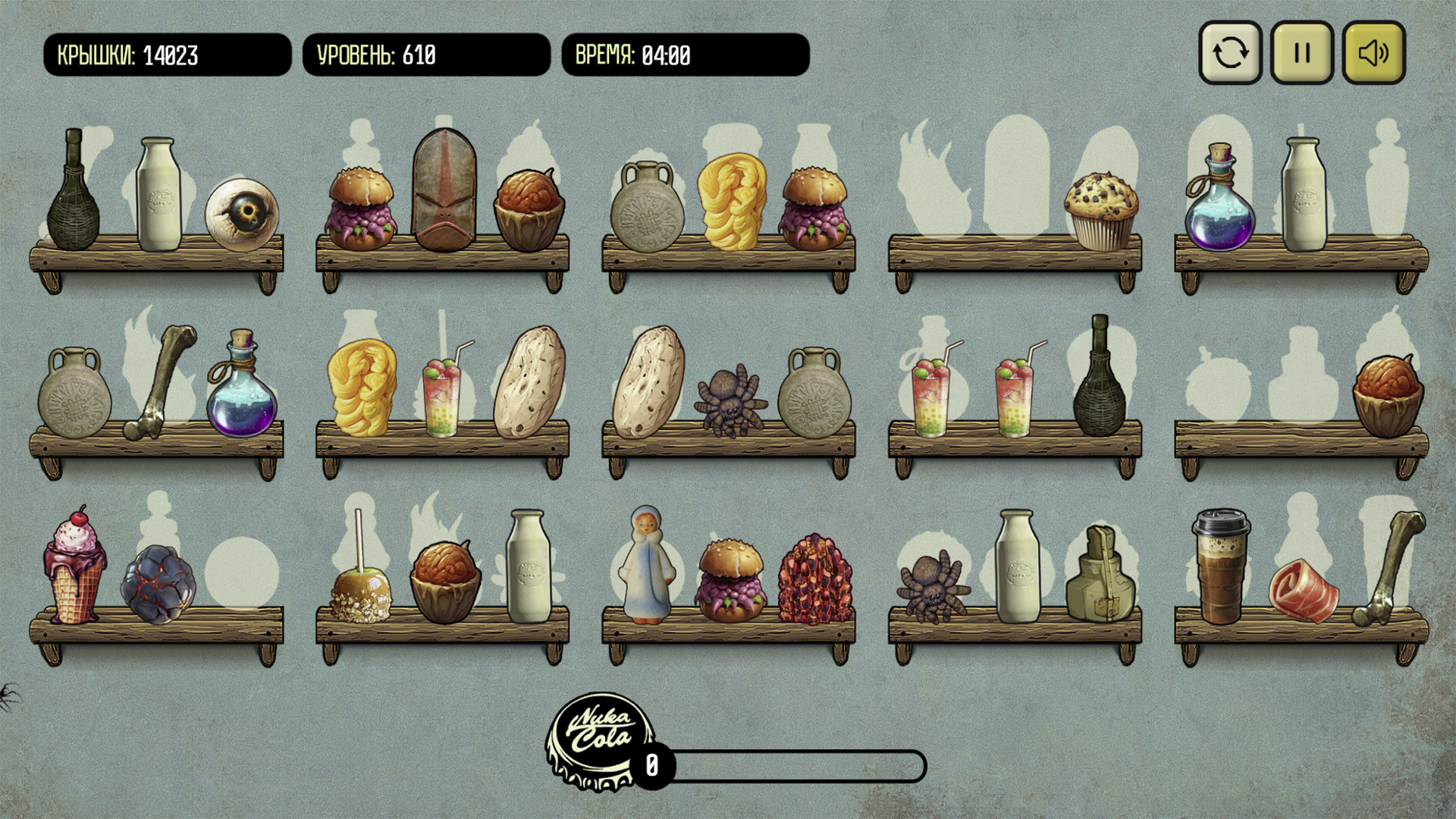Click the КРЫШКИ: 14023 counter bar

tap(167, 54)
